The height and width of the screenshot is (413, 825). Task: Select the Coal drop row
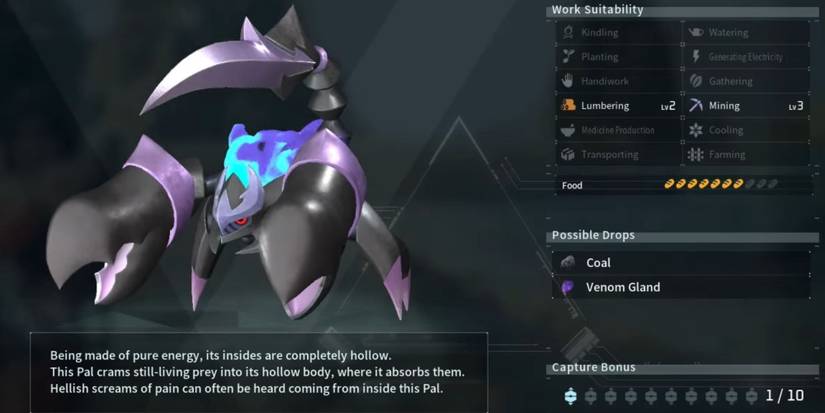(x=680, y=263)
